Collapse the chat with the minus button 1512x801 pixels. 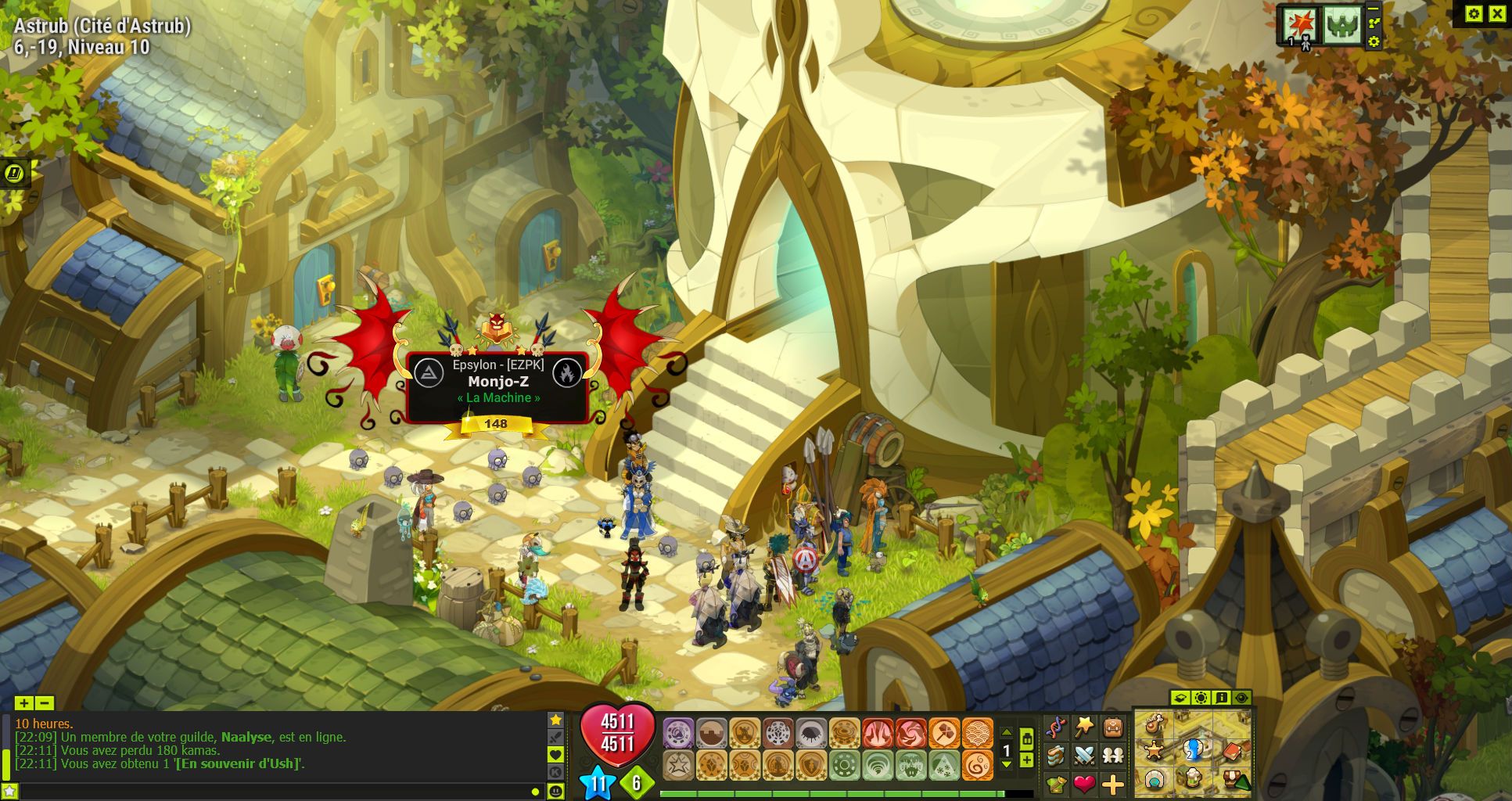point(43,702)
